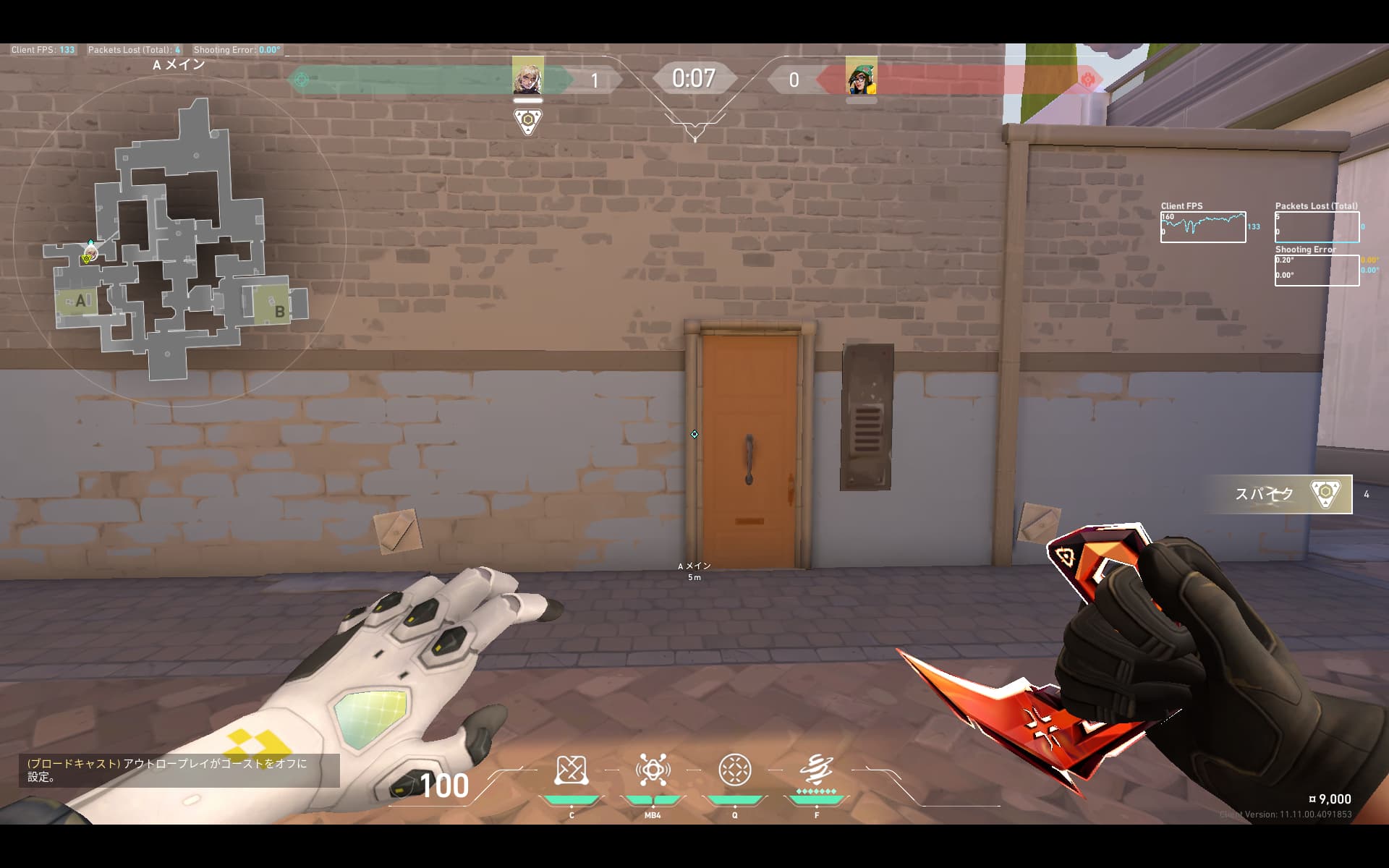Activate the GravNet ability icon
This screenshot has width=1389, height=868.
point(571,771)
